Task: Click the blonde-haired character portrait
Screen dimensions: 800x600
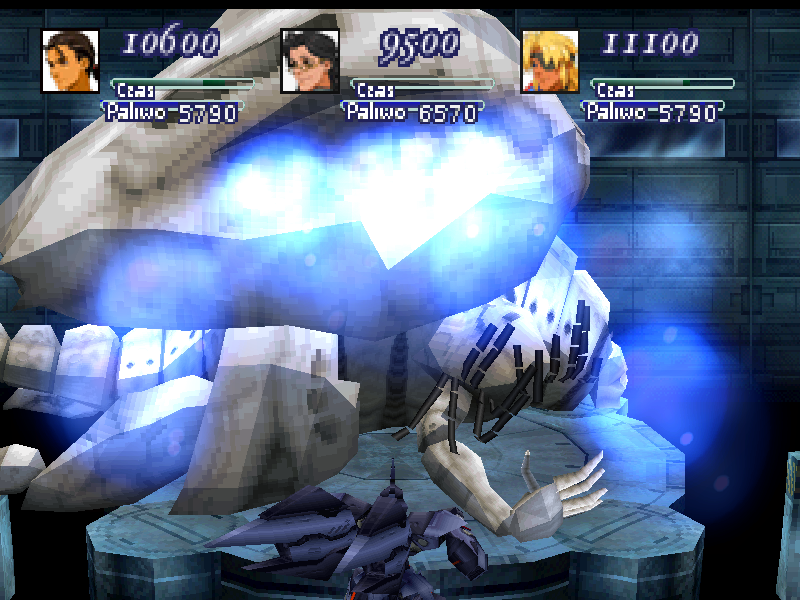Action: 551,61
